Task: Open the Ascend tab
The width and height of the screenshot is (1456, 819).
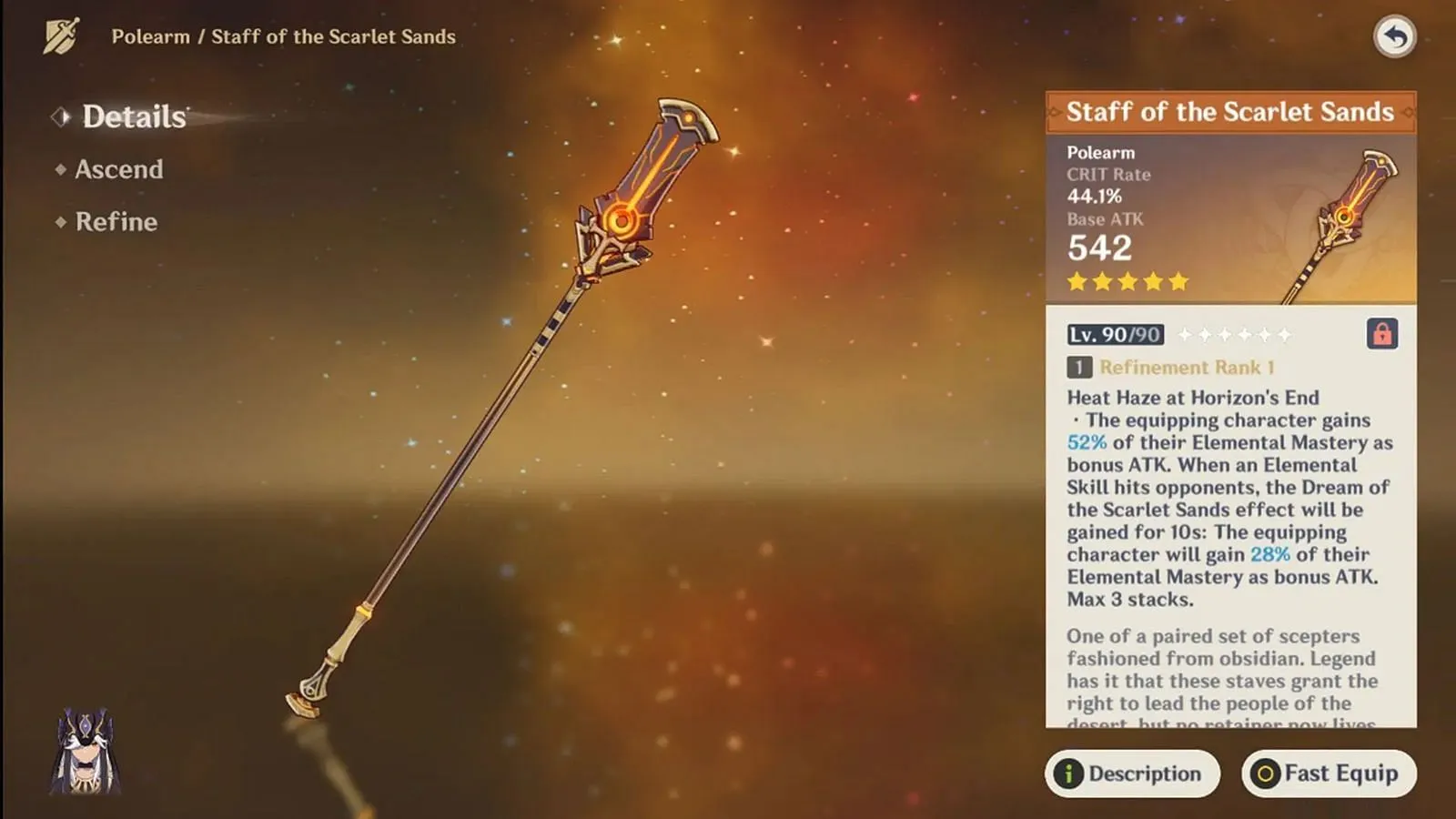Action: 118,169
